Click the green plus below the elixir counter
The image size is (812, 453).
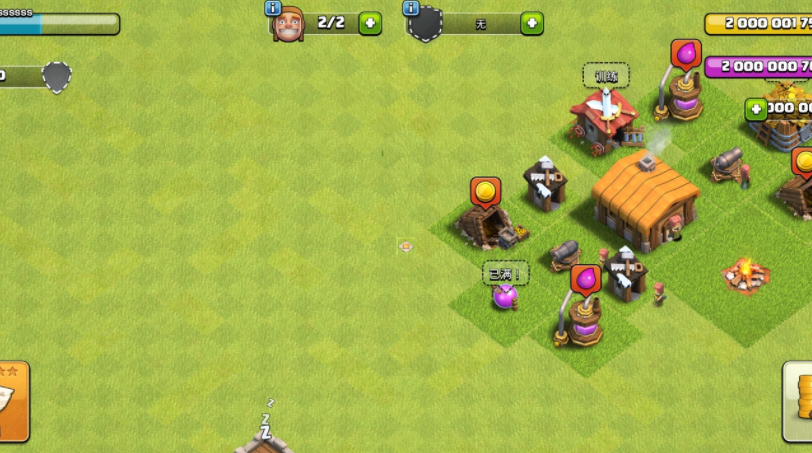click(756, 109)
